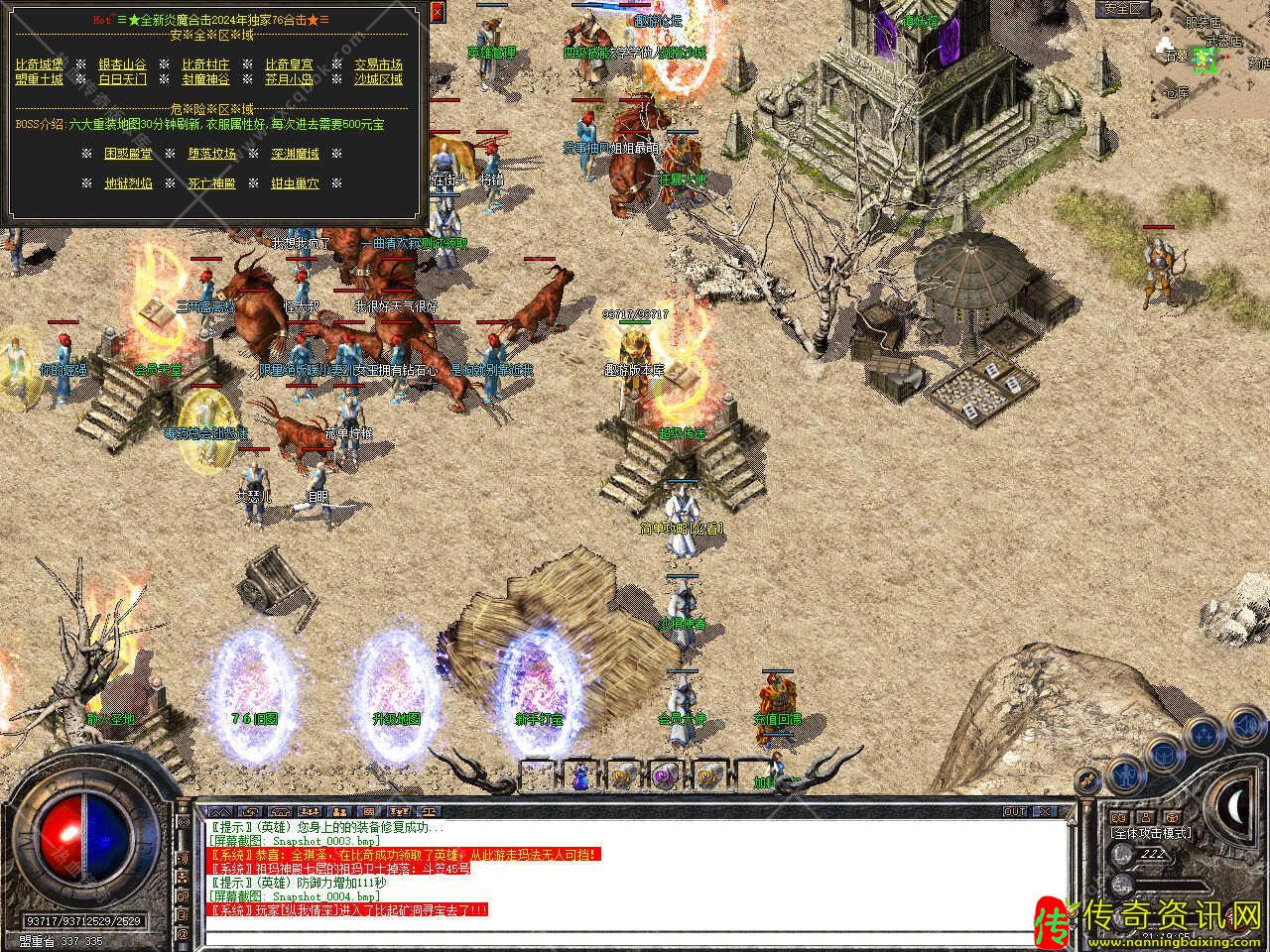The width and height of the screenshot is (1270, 952).
Task: Choose 白日天门 in the safe zone list
Action: pyautogui.click(x=122, y=79)
